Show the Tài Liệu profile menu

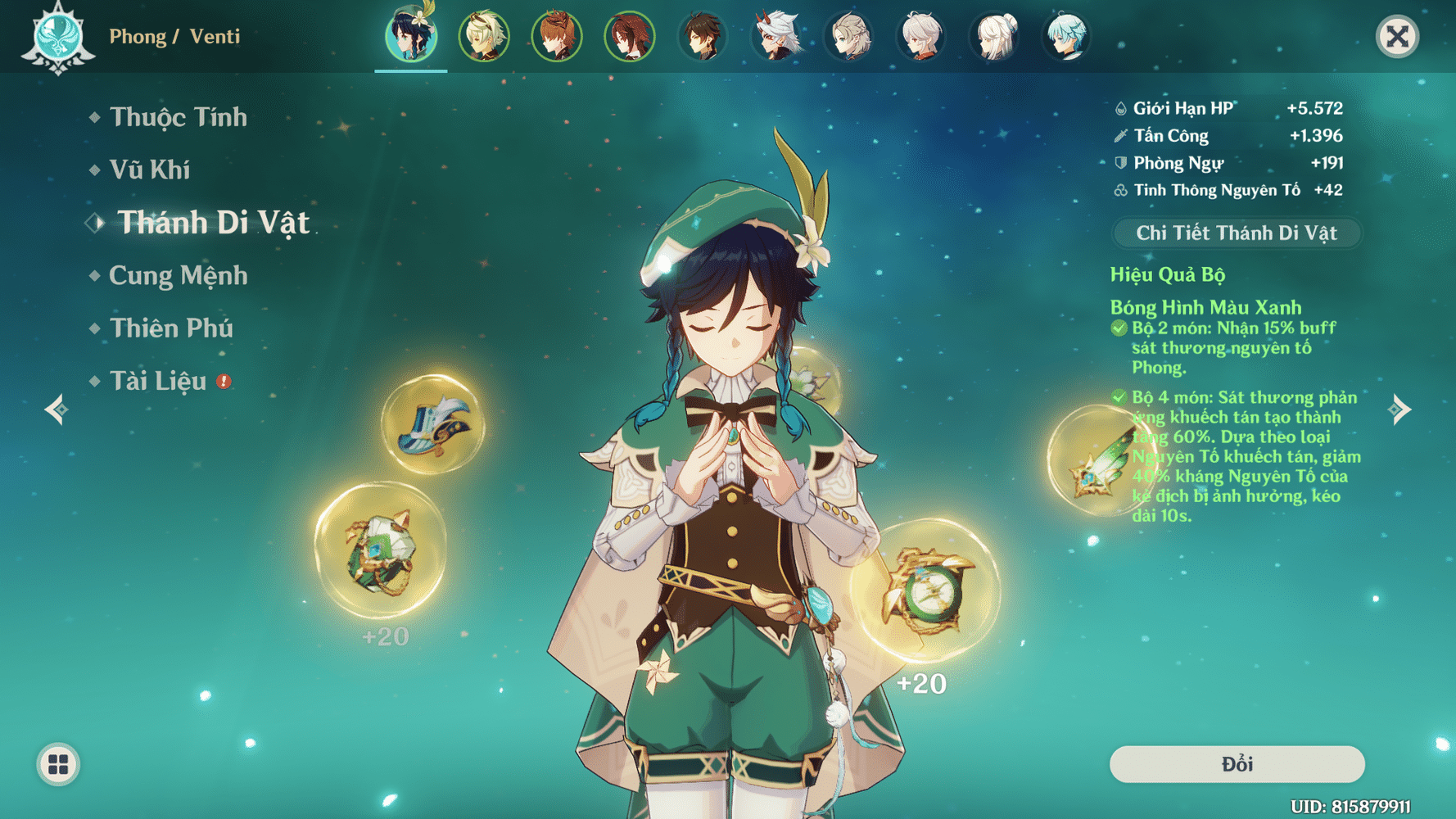158,381
